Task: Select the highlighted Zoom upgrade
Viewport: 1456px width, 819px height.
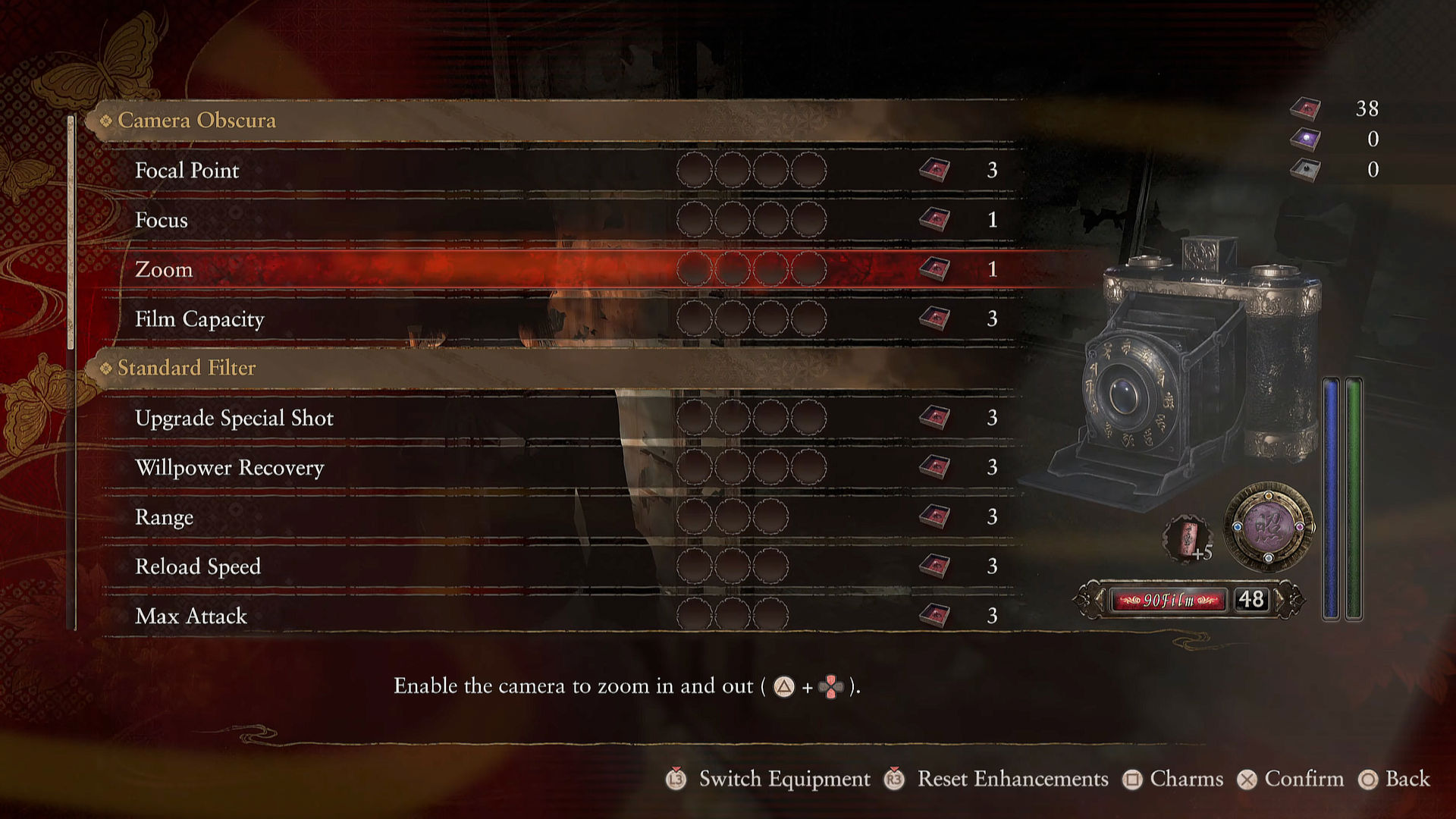Action: click(x=164, y=269)
